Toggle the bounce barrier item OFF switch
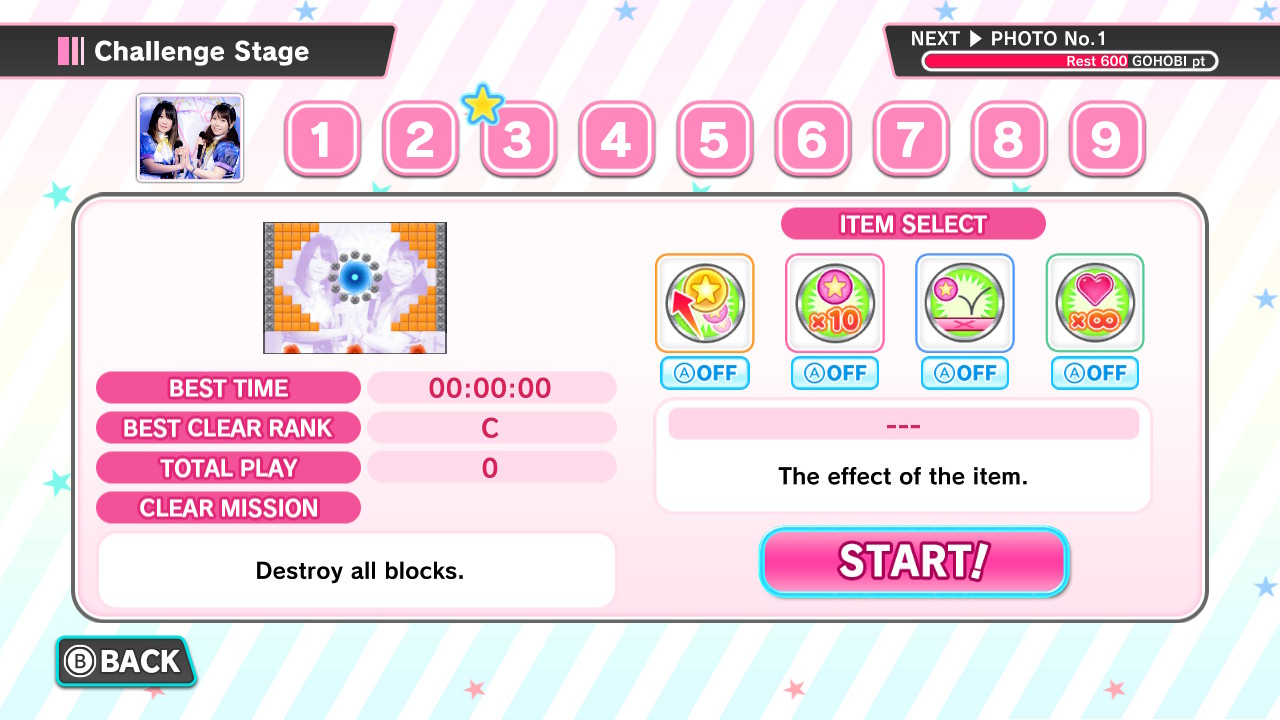 pos(964,373)
